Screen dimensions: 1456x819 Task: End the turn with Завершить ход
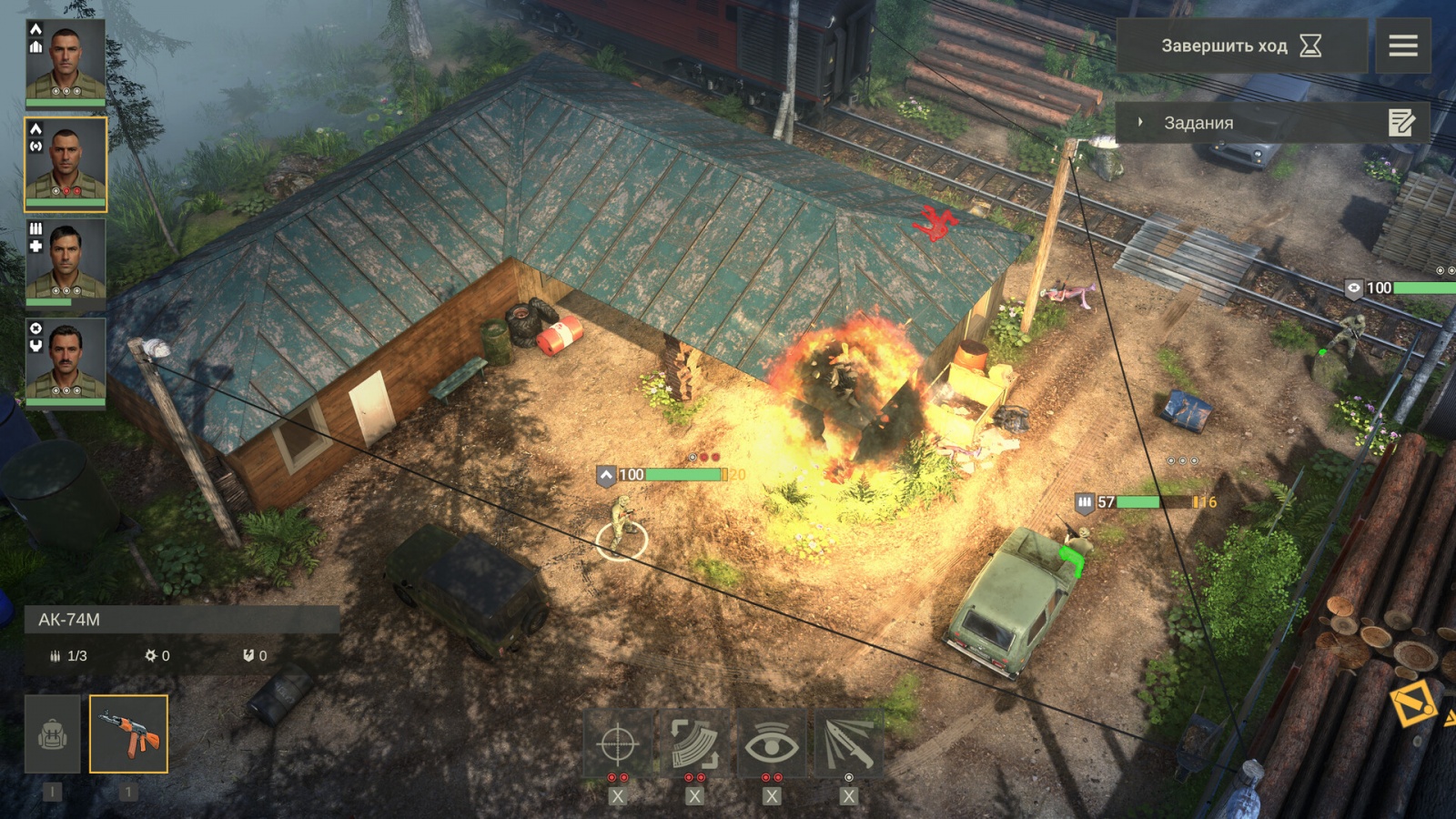(1240, 45)
